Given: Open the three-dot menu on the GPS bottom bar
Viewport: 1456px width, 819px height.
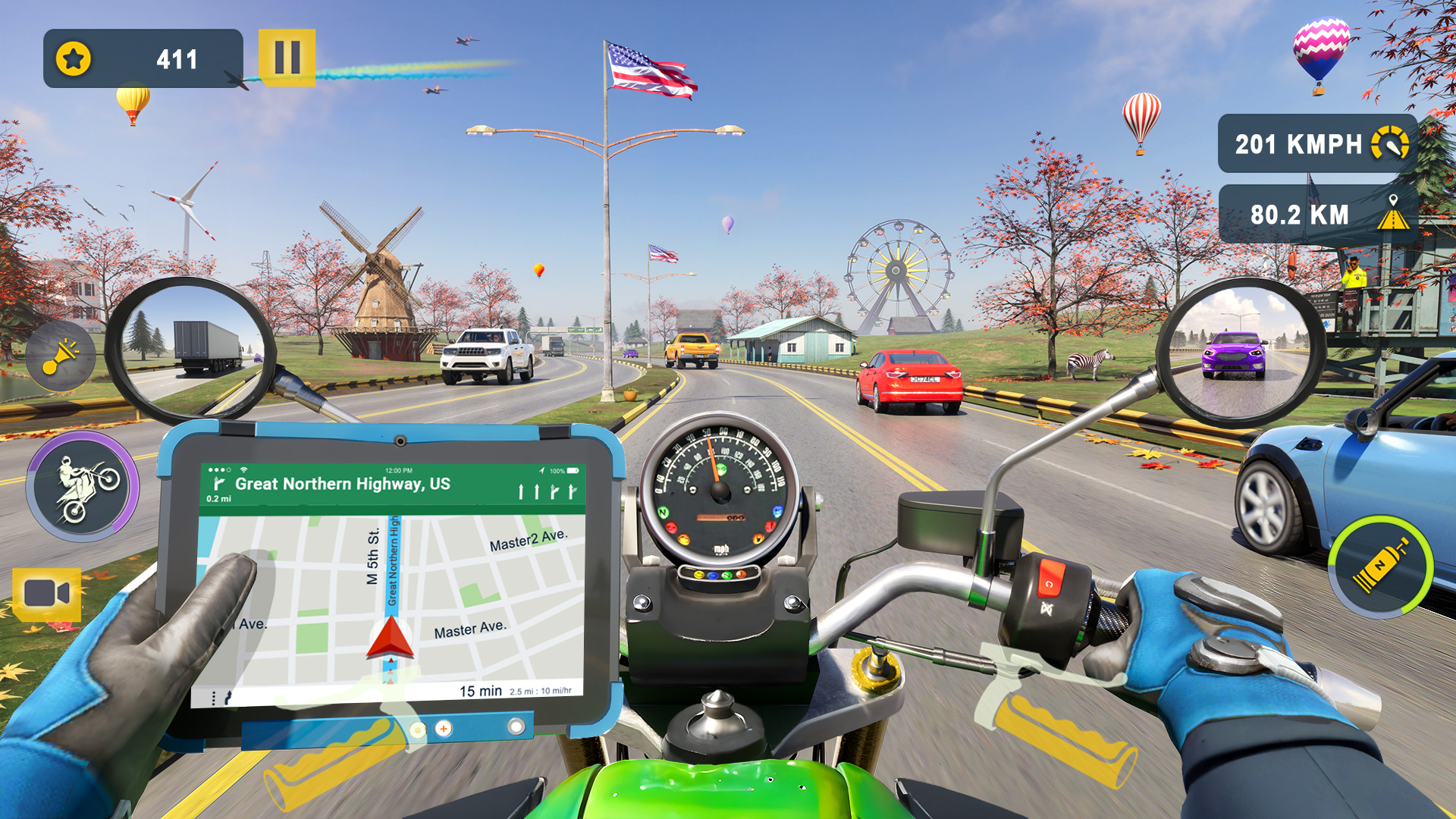Looking at the screenshot, I should tap(214, 697).
